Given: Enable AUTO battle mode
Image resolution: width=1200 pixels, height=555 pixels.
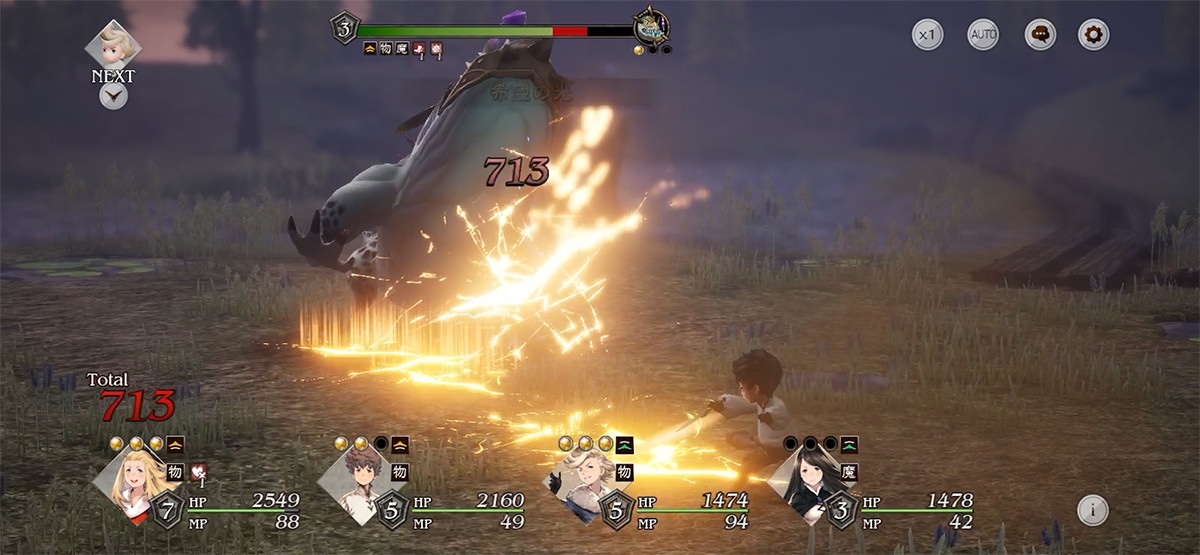Looking at the screenshot, I should coord(983,35).
